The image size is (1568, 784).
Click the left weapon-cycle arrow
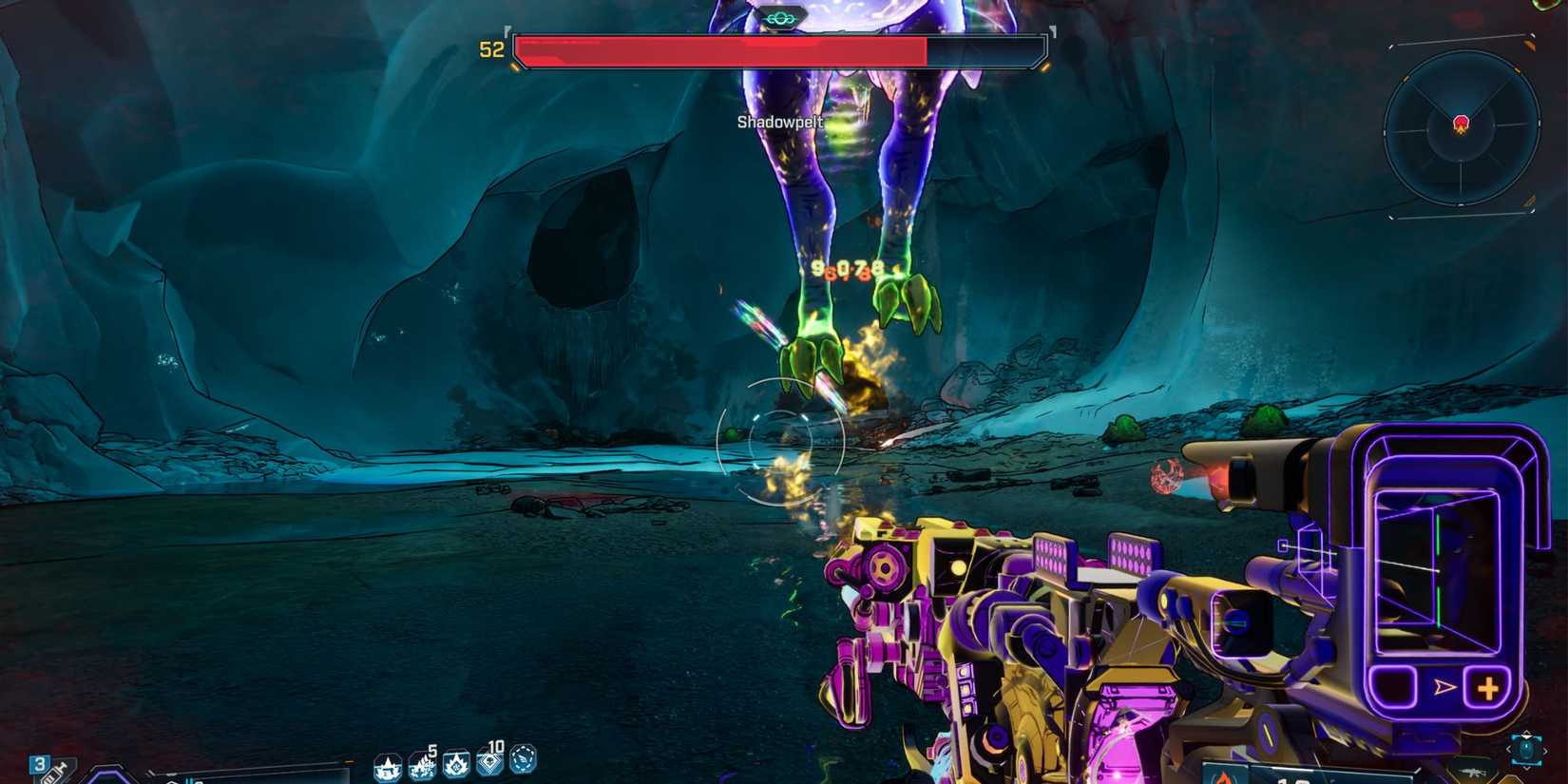[x=1508, y=749]
